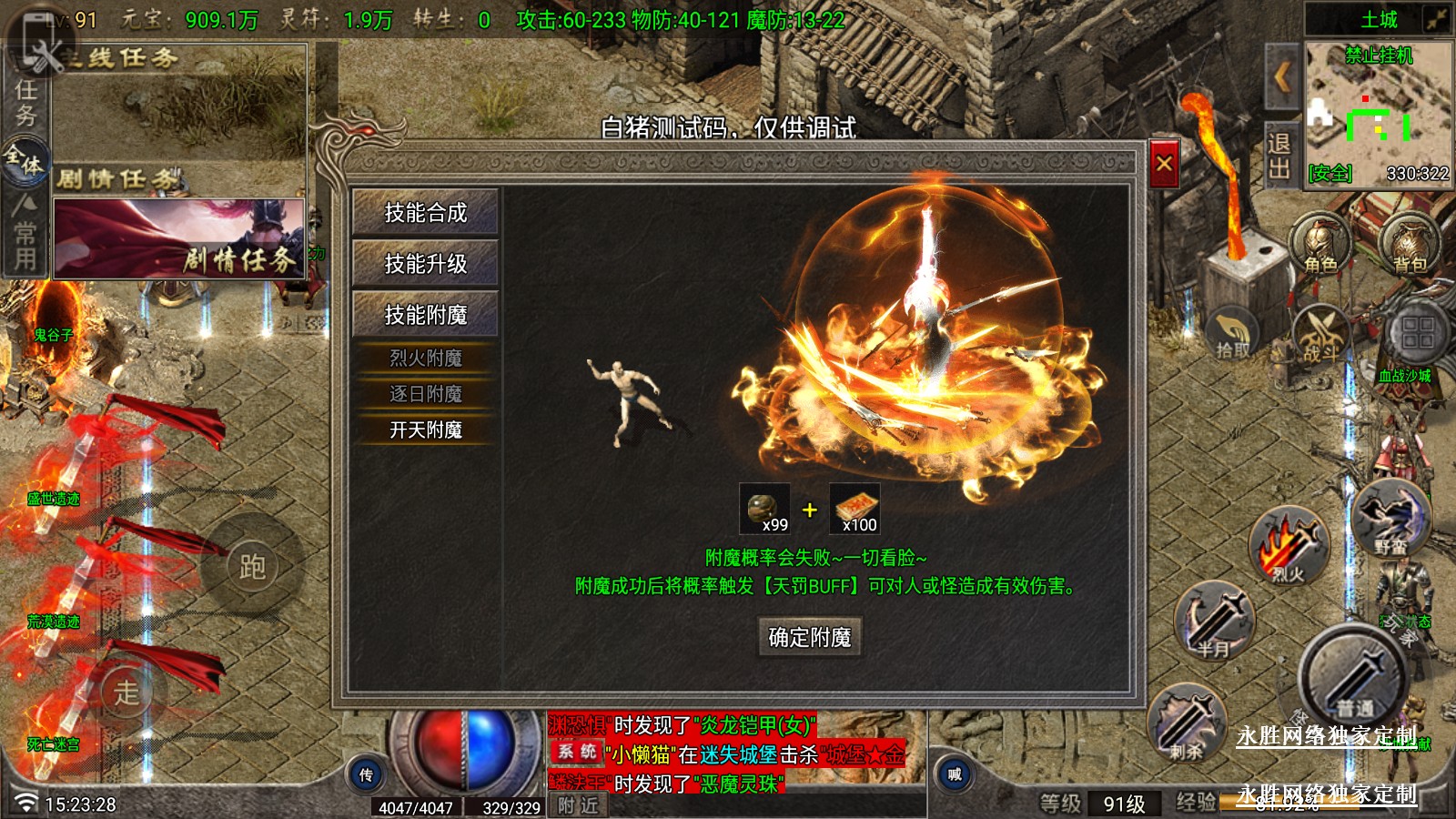1456x819 pixels.
Task: Click the x99 material slot
Action: click(x=764, y=509)
